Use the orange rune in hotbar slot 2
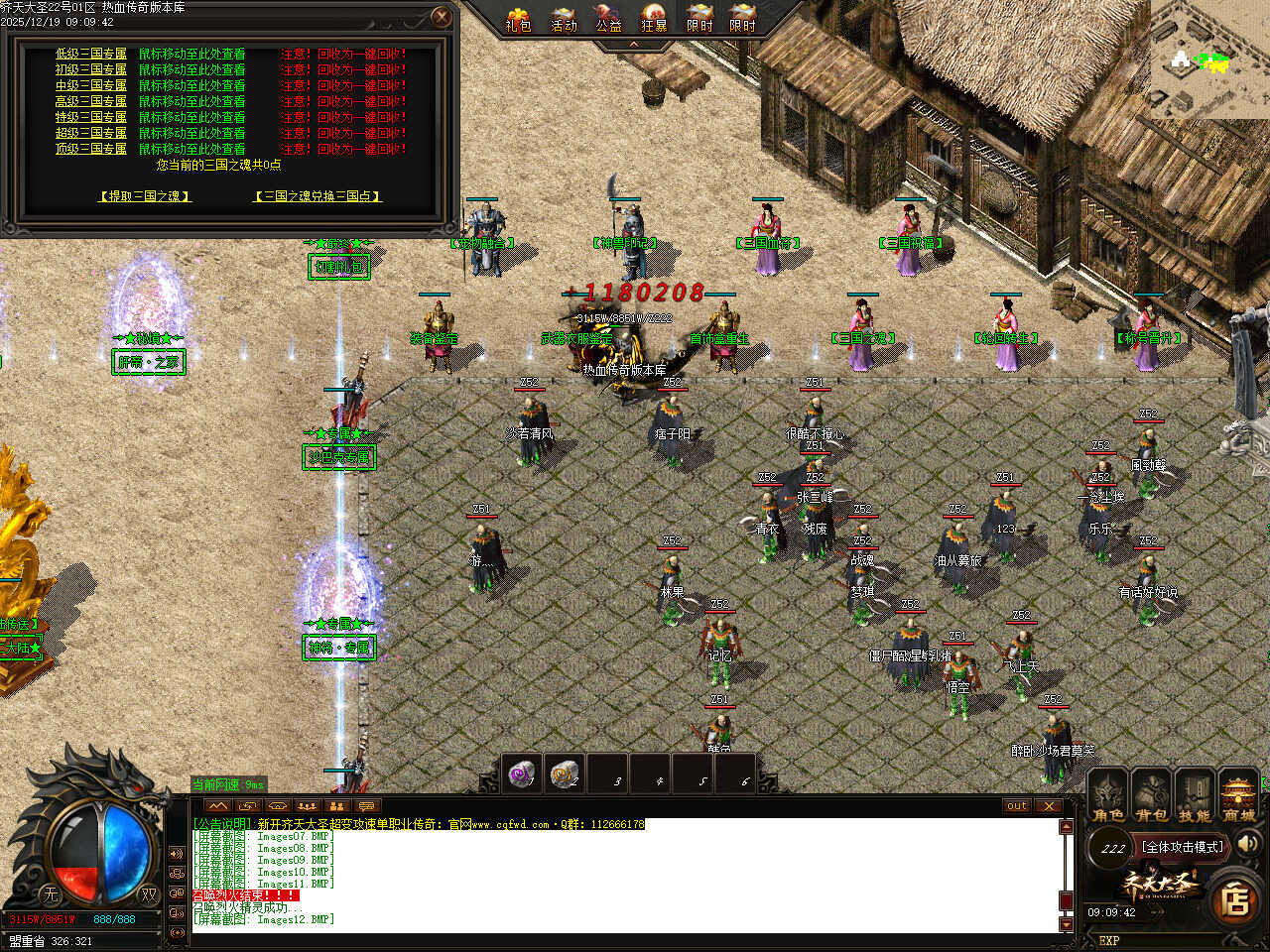 [565, 773]
